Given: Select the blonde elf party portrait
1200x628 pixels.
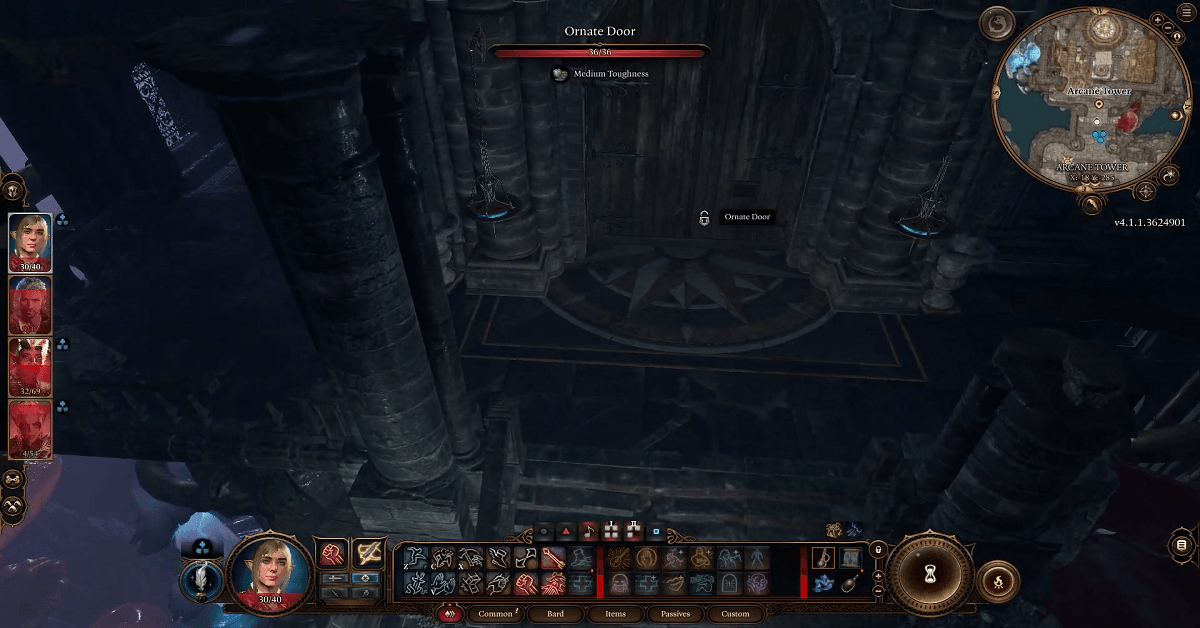Looking at the screenshot, I should click(30, 242).
